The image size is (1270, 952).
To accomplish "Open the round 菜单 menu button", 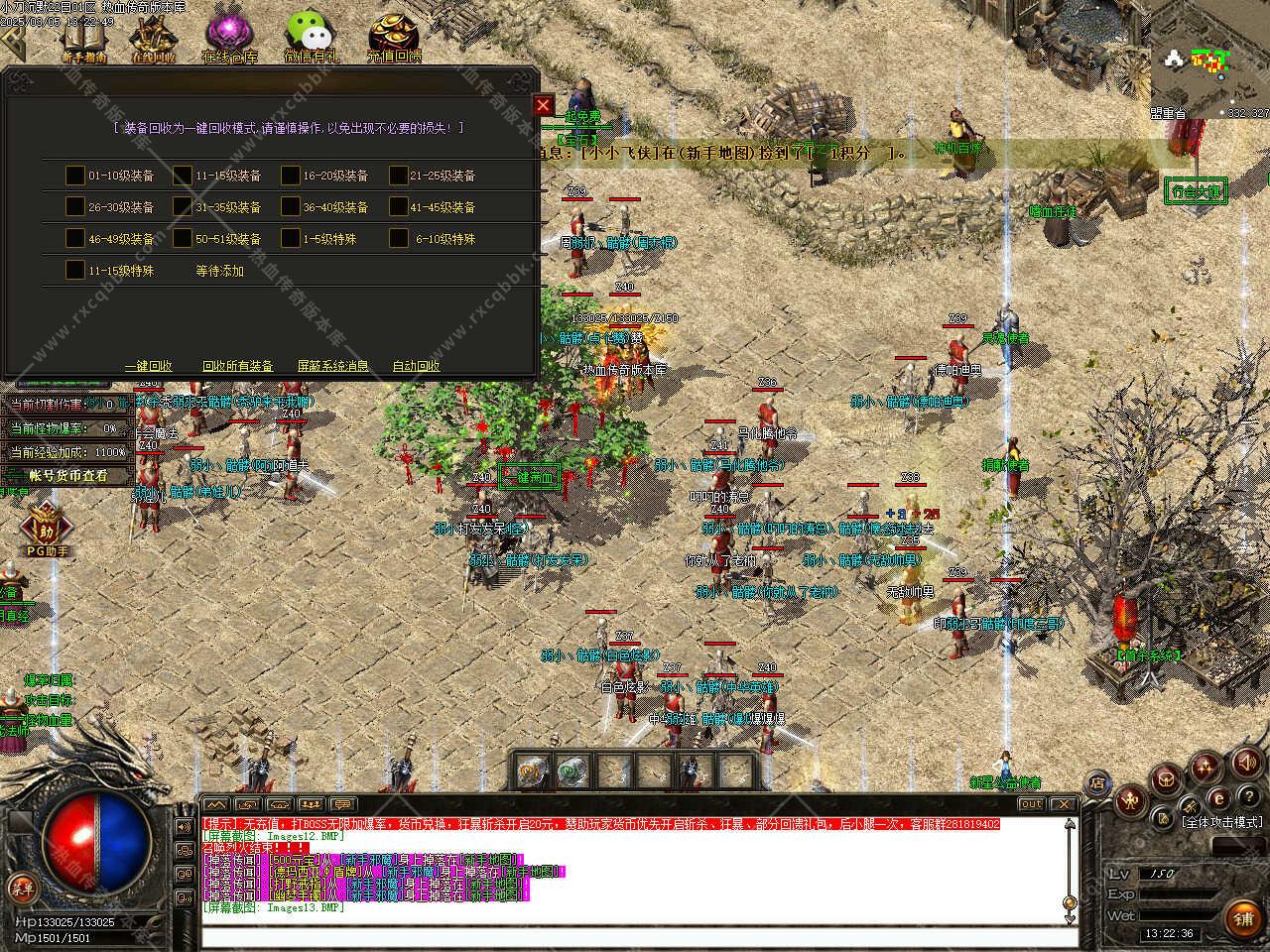I will pyautogui.click(x=21, y=886).
